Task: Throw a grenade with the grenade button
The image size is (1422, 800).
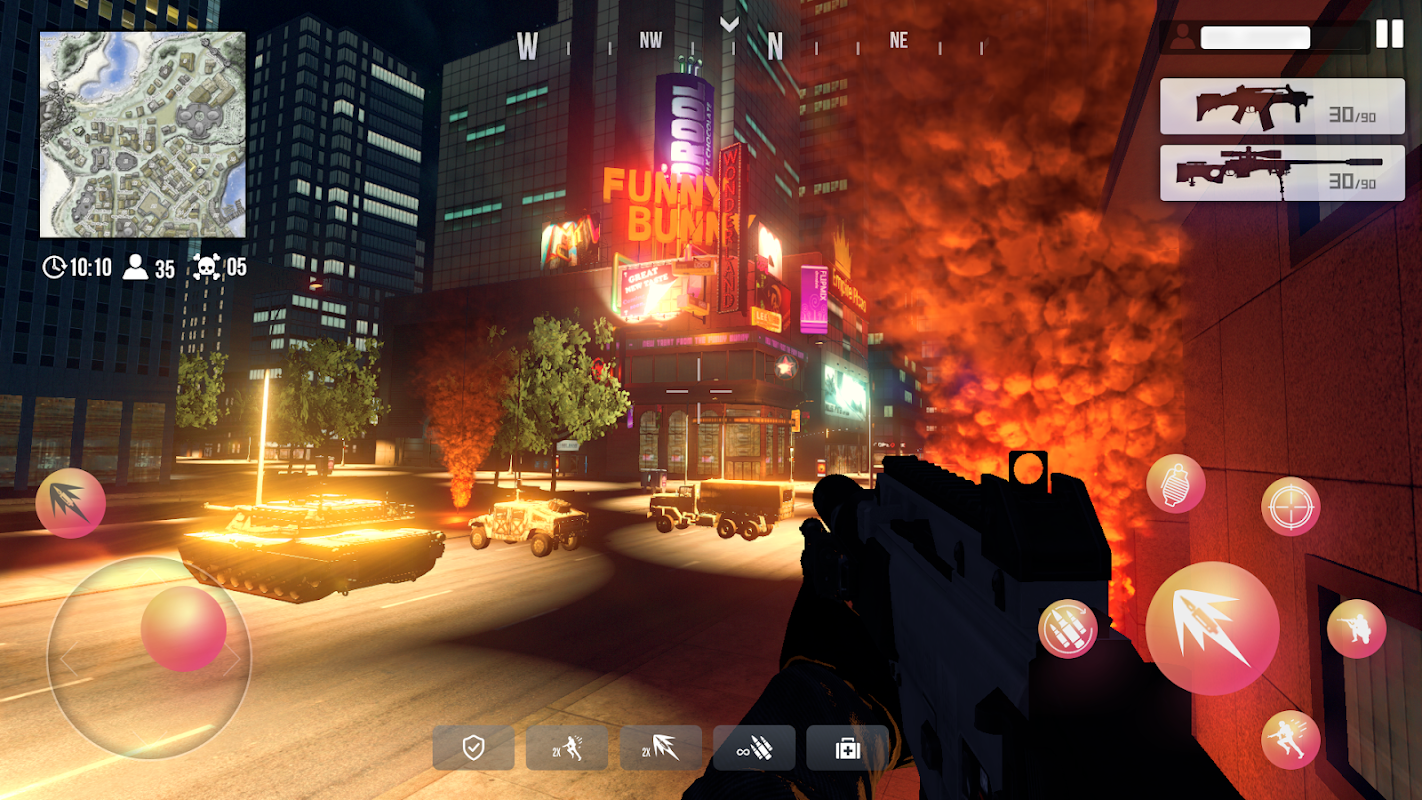Action: pyautogui.click(x=1176, y=484)
